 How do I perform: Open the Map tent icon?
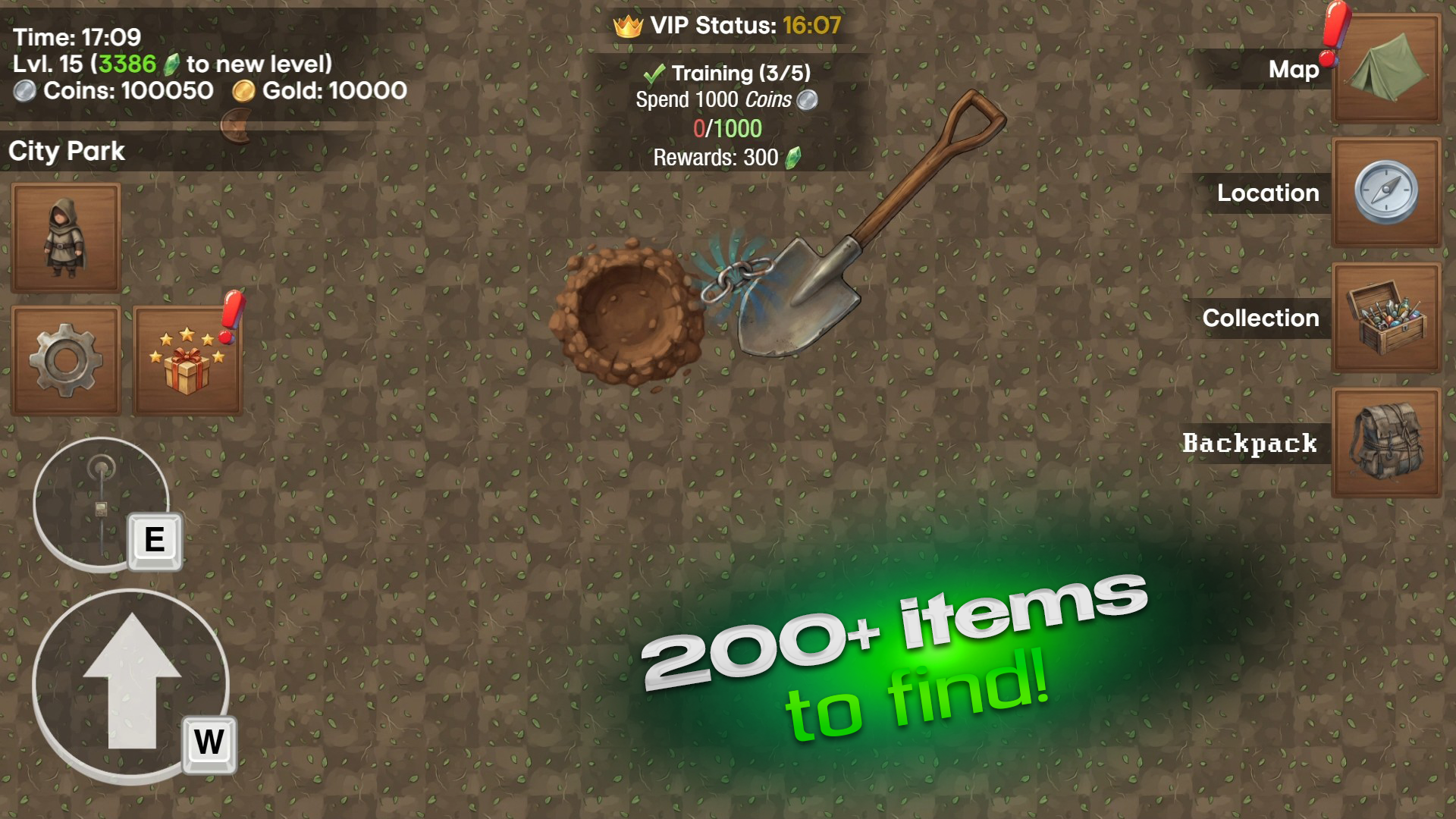pos(1386,69)
